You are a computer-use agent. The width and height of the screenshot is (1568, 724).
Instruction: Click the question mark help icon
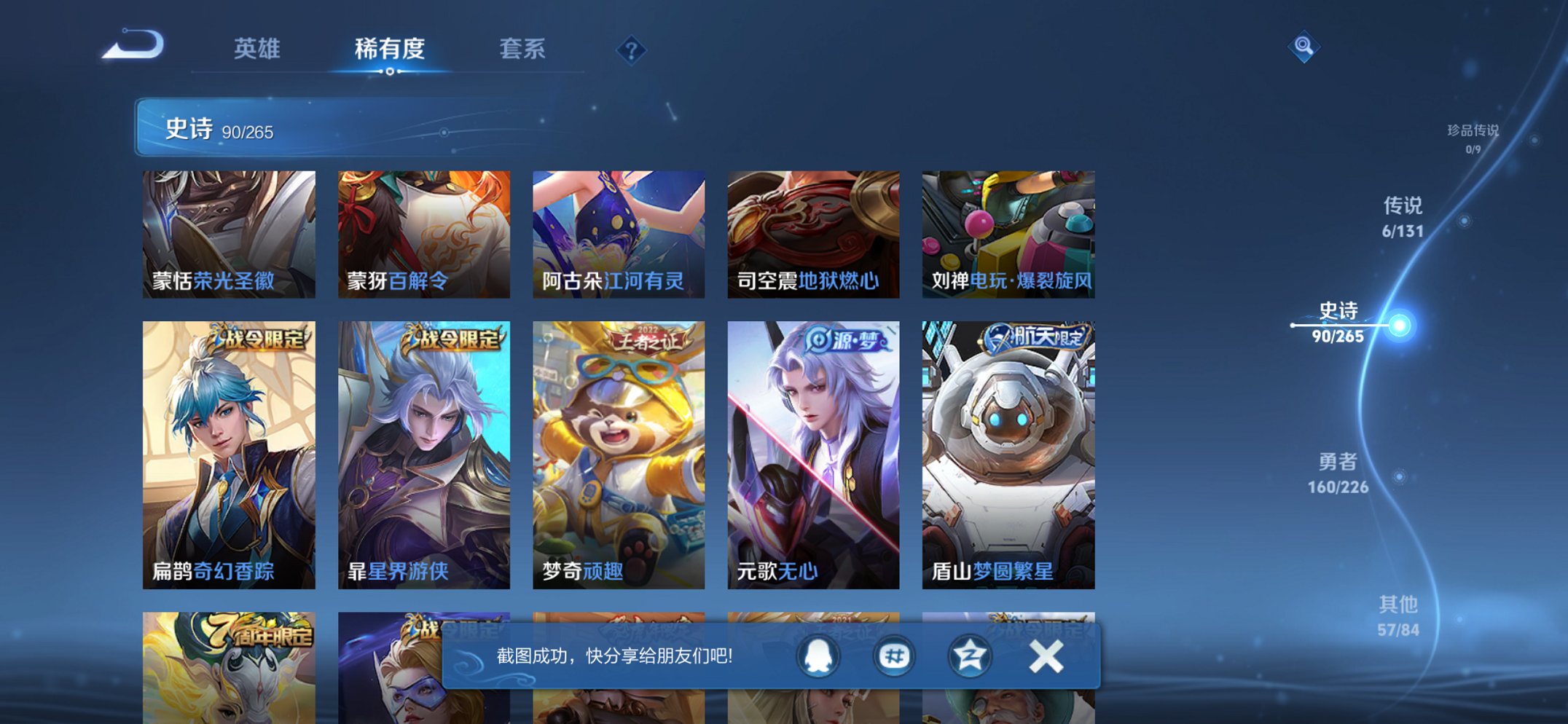(632, 50)
